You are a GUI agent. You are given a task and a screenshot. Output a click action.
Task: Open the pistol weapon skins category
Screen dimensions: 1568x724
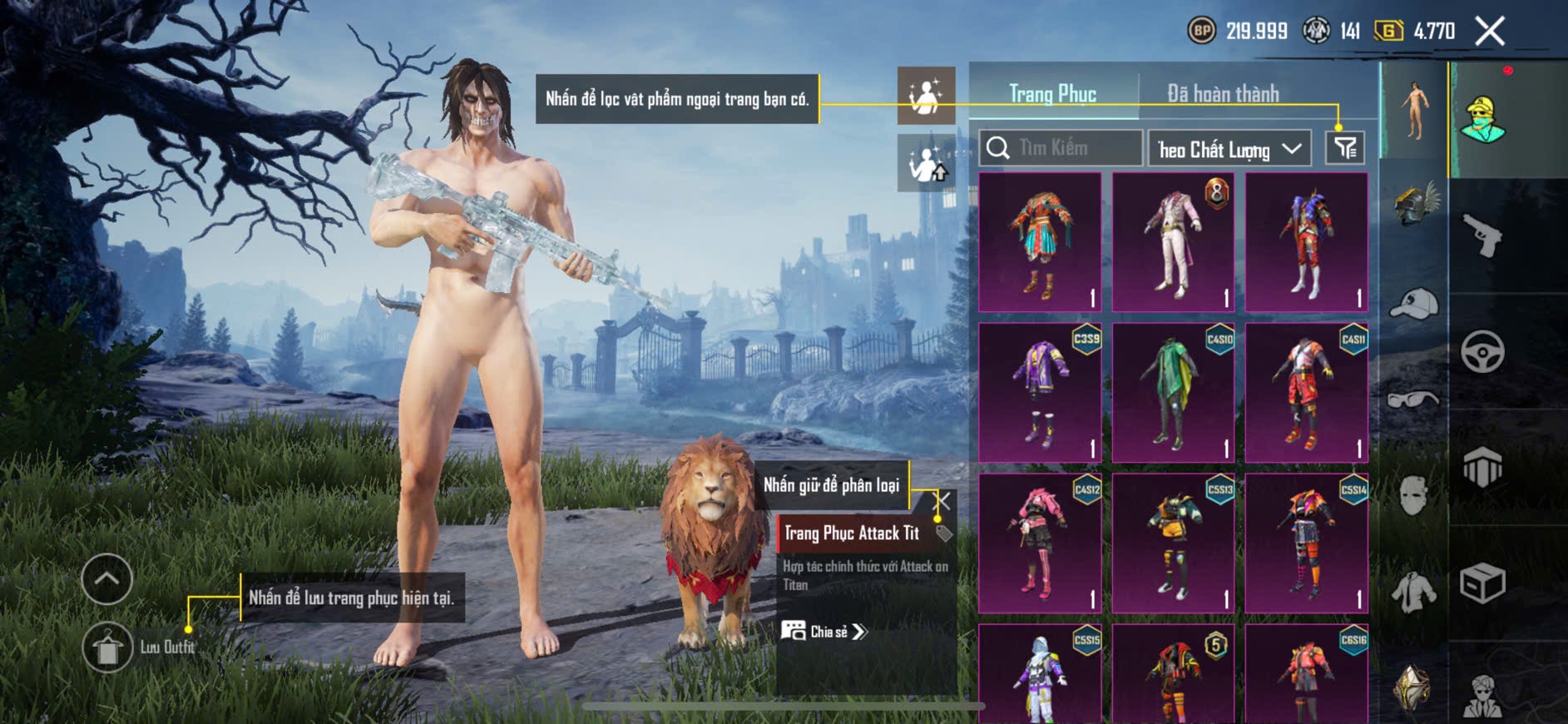click(x=1482, y=236)
